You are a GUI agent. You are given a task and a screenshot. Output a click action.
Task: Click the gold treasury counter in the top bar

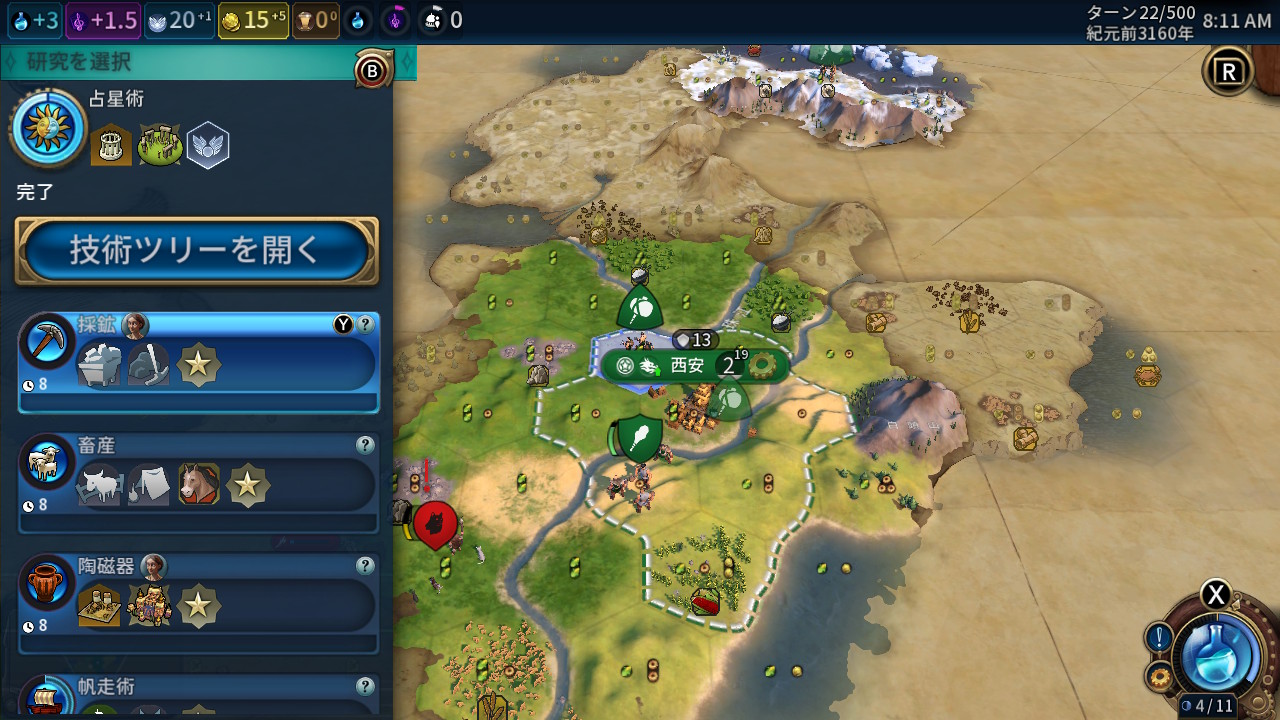253,20
